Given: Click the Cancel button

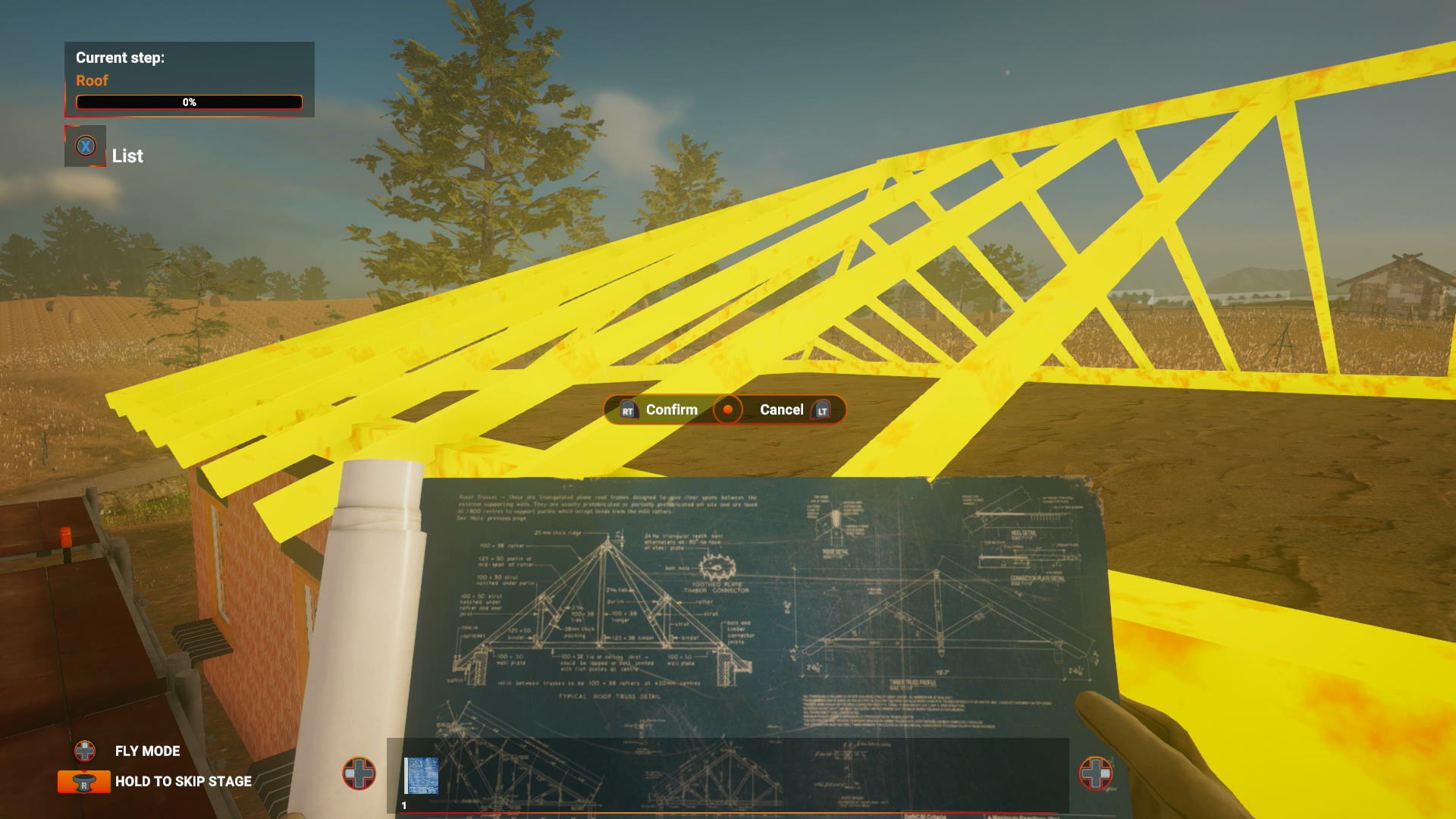Looking at the screenshot, I should pyautogui.click(x=781, y=409).
